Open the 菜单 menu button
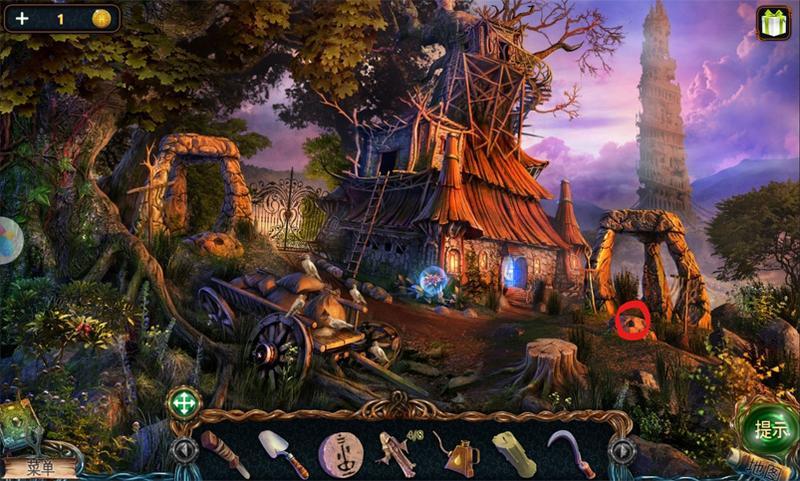Screen dimensions: 800x481 (x=40, y=467)
